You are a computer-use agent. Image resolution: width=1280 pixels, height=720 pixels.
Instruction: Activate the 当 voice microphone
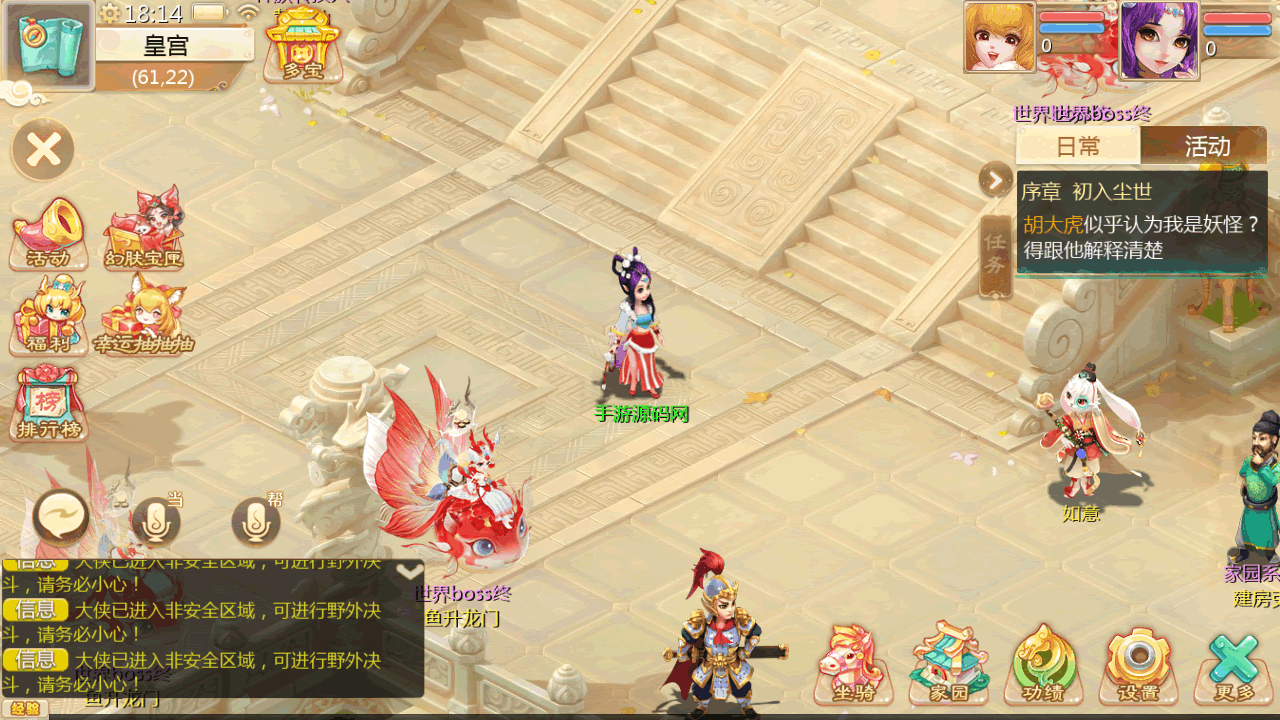click(156, 520)
